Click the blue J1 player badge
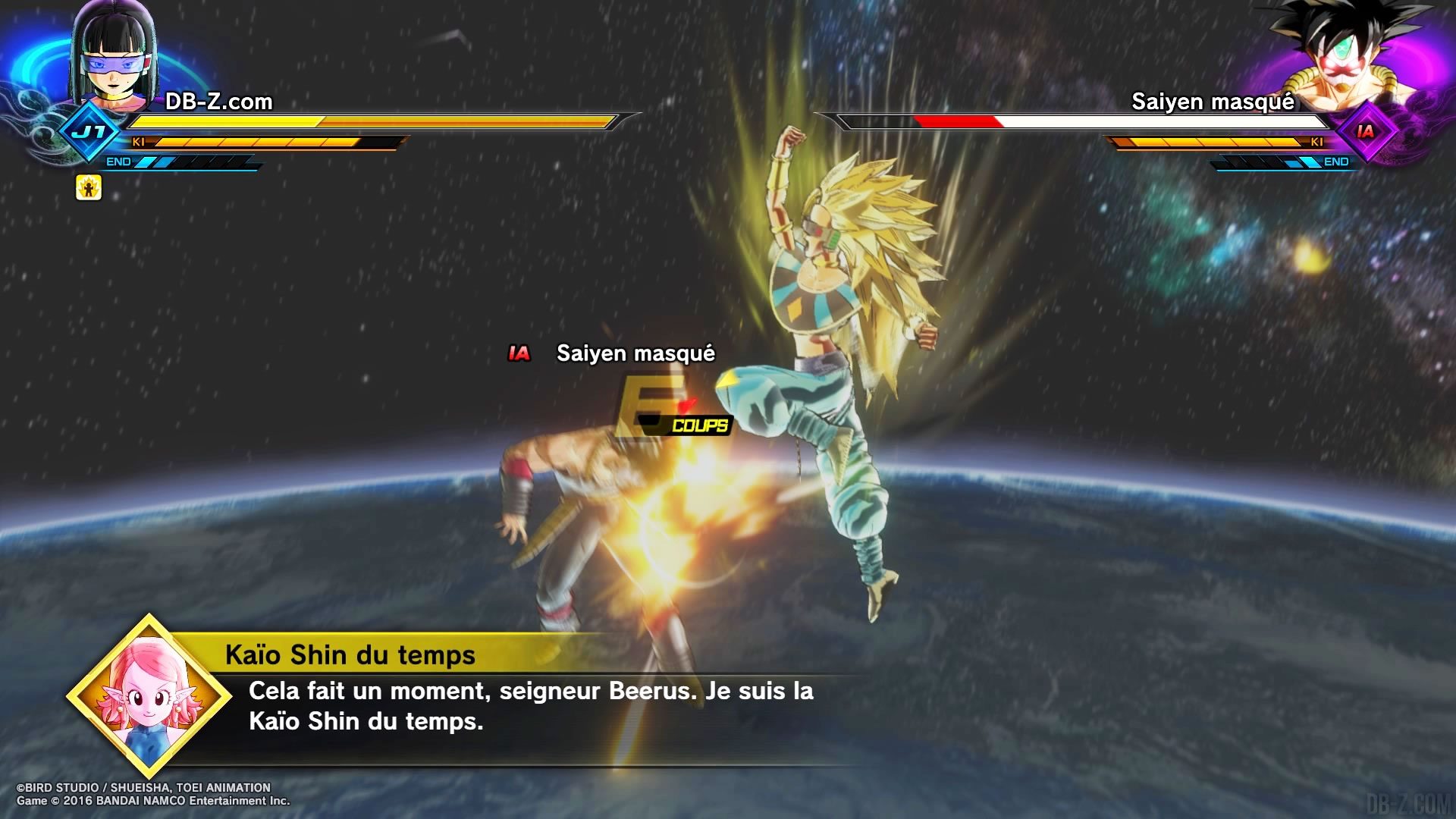1456x819 pixels. pos(91,132)
